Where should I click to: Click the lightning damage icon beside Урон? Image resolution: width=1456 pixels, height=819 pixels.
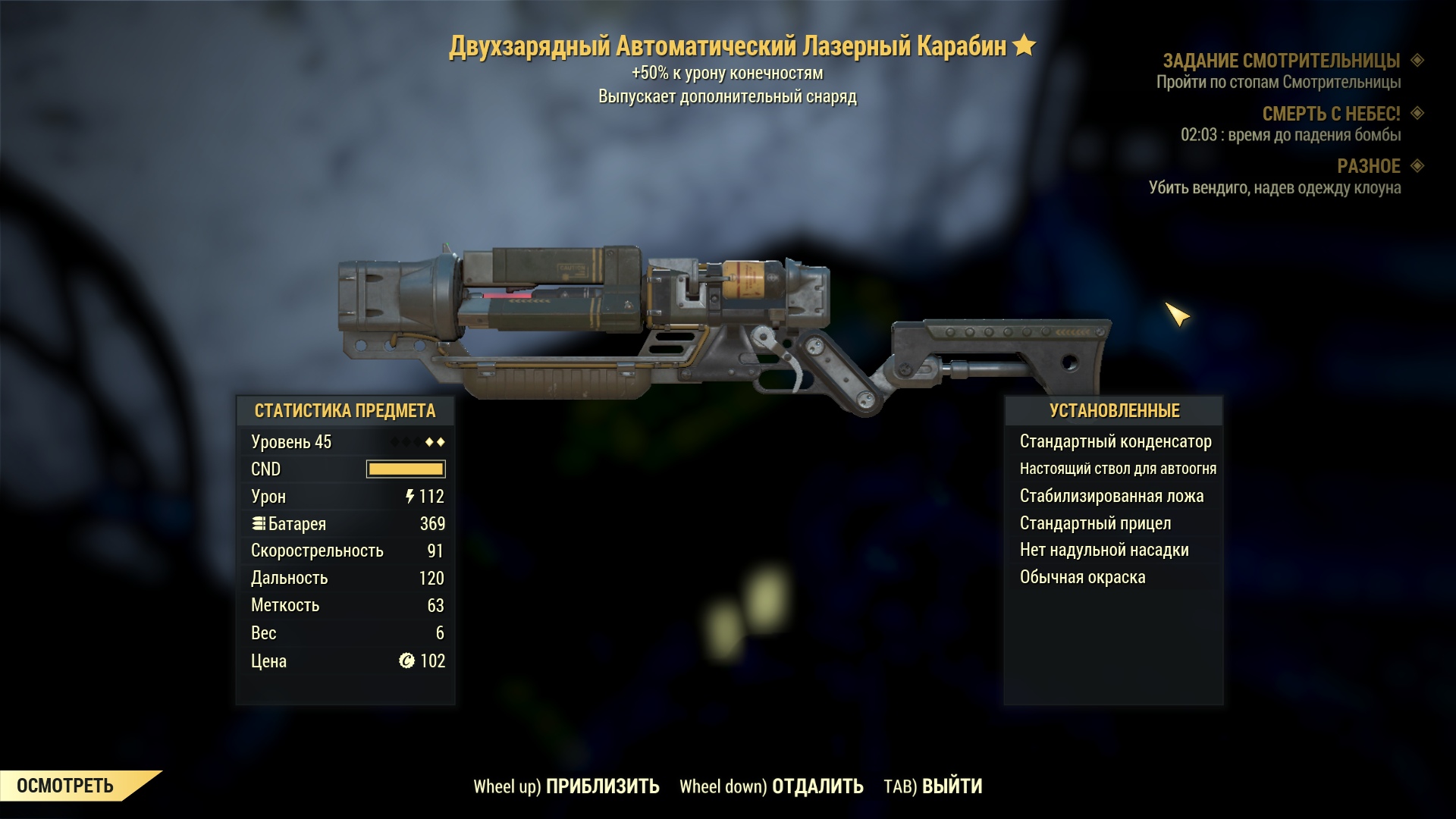(x=409, y=497)
